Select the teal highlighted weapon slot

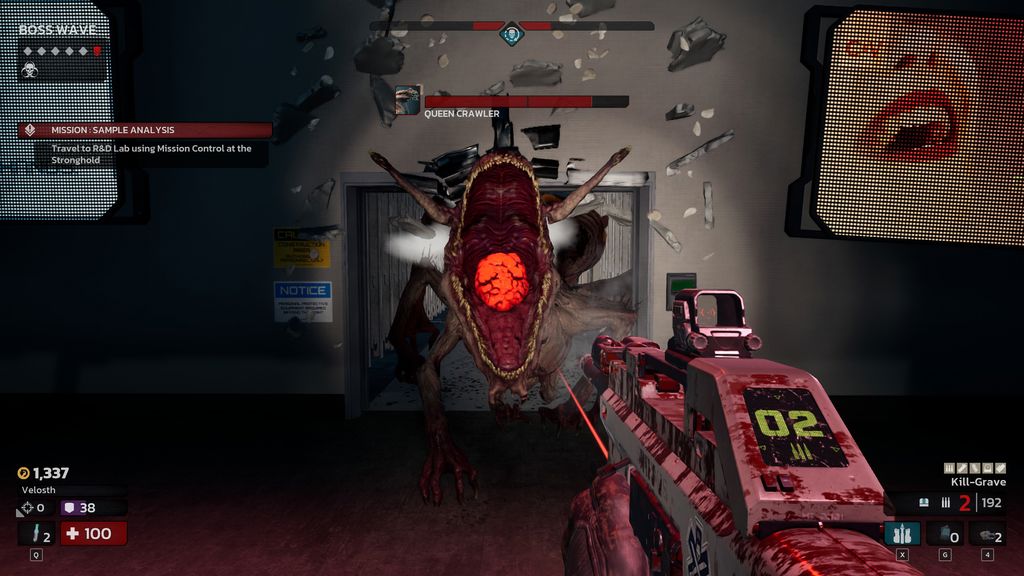902,534
